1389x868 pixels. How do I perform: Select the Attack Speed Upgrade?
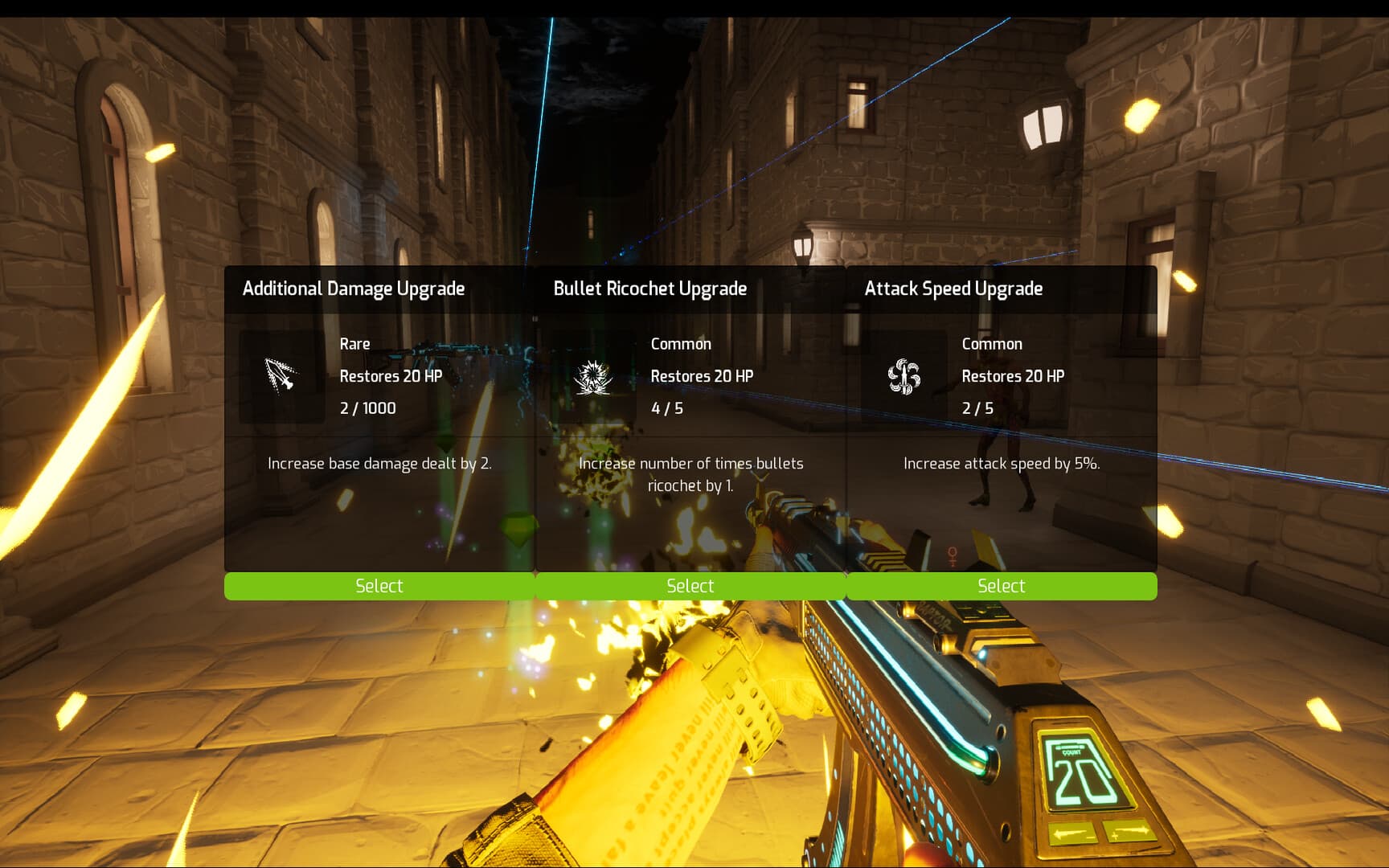(1002, 586)
